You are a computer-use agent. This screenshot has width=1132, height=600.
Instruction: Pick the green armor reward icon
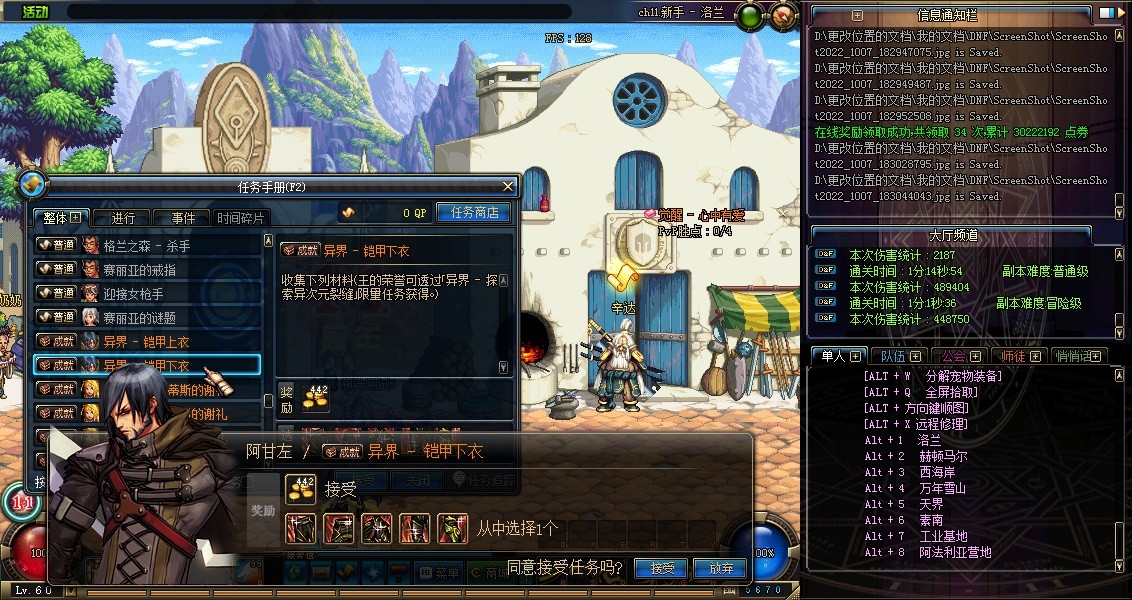[453, 527]
